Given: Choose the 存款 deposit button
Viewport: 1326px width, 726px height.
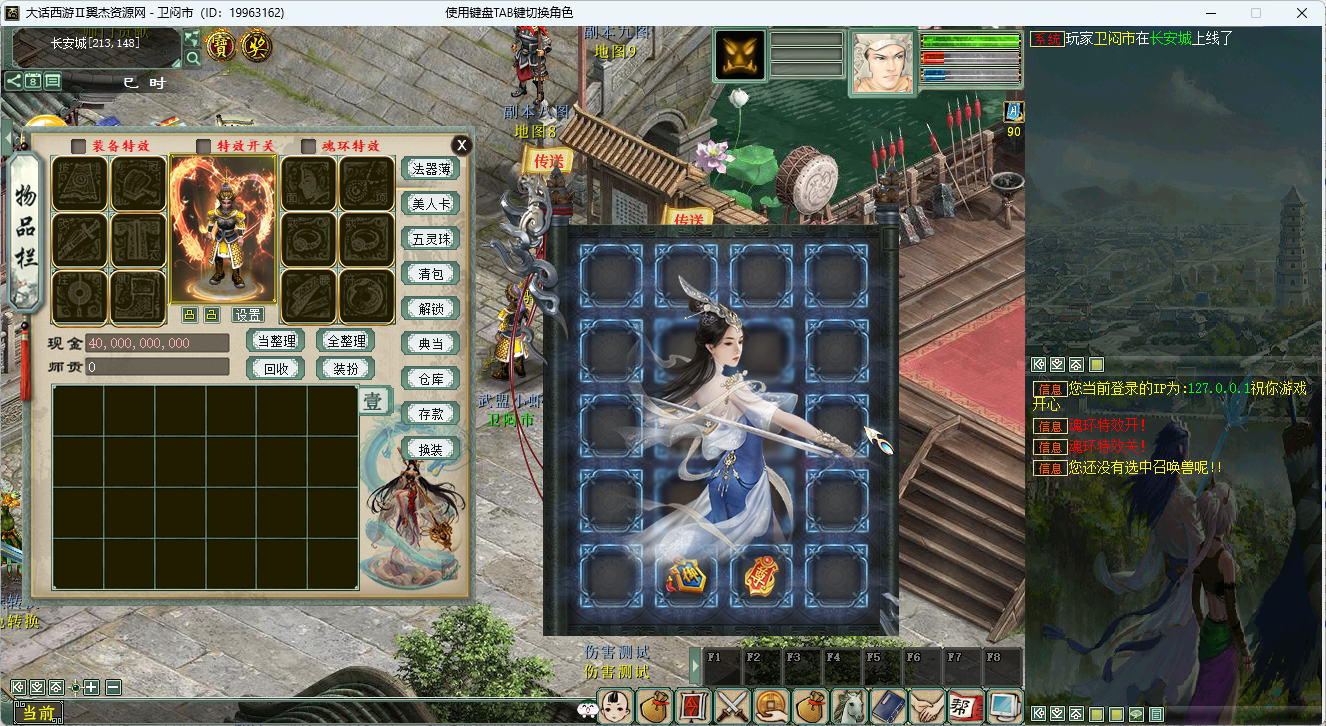Looking at the screenshot, I should (x=430, y=413).
